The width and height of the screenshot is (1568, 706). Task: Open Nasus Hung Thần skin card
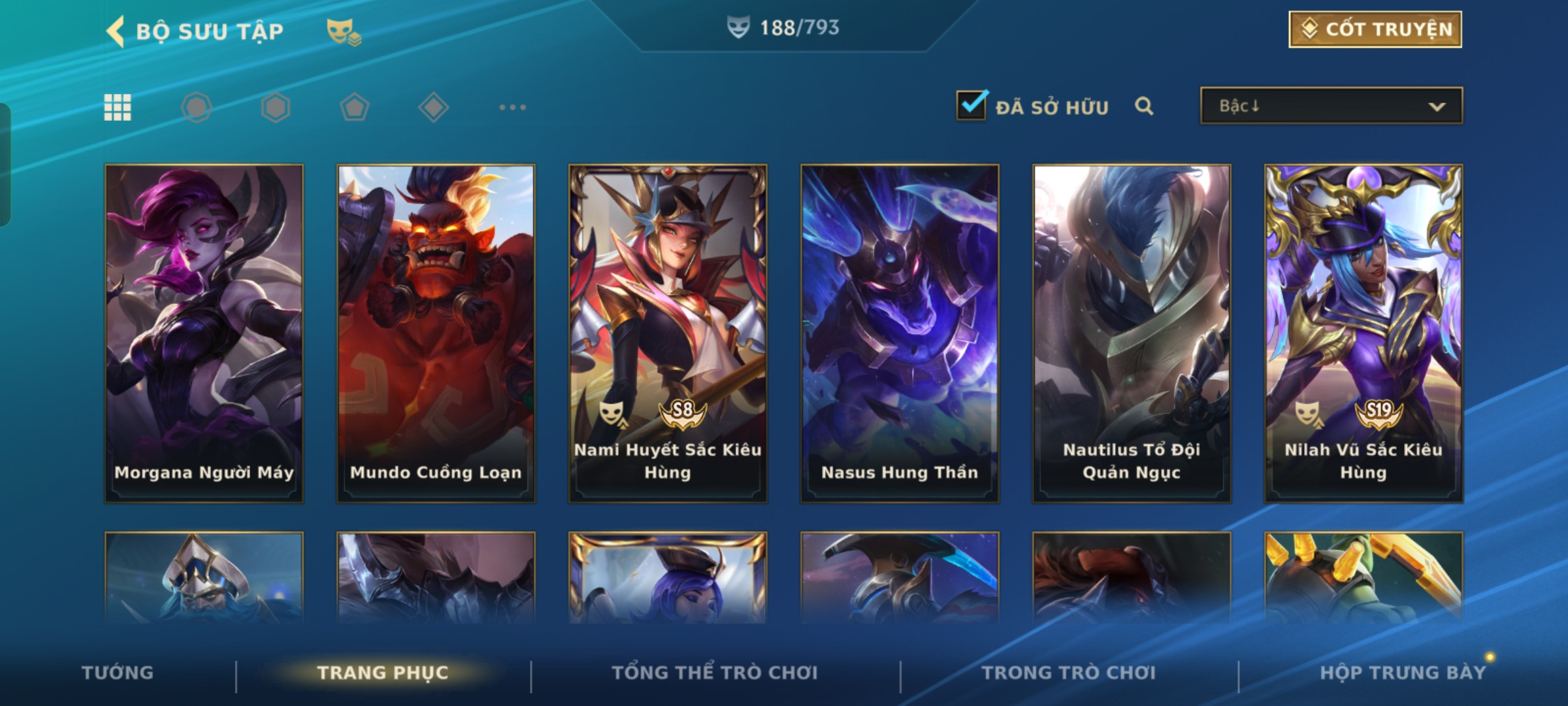(900, 333)
